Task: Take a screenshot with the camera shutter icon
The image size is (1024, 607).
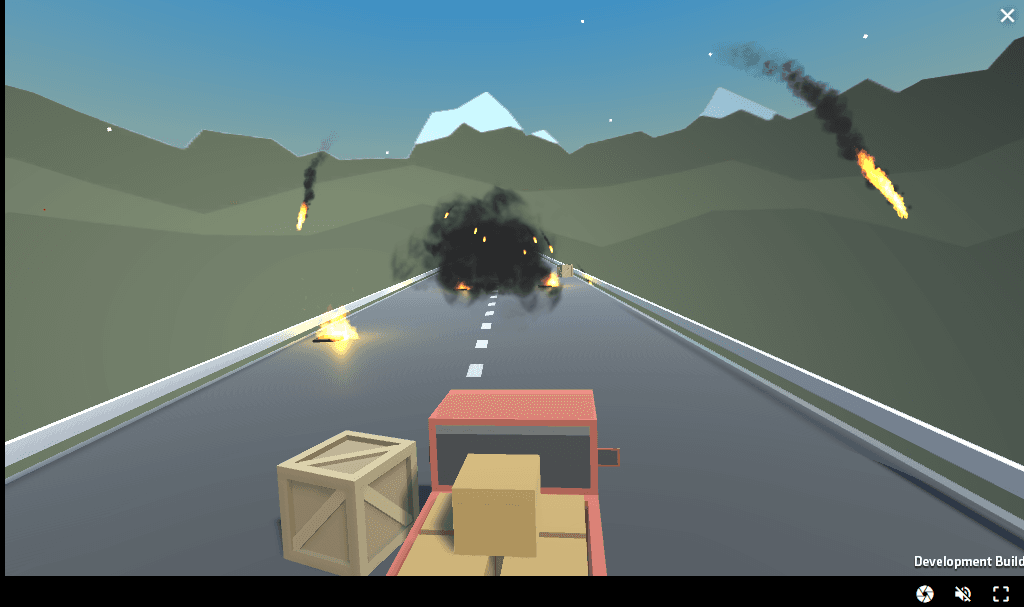Action: 925,594
